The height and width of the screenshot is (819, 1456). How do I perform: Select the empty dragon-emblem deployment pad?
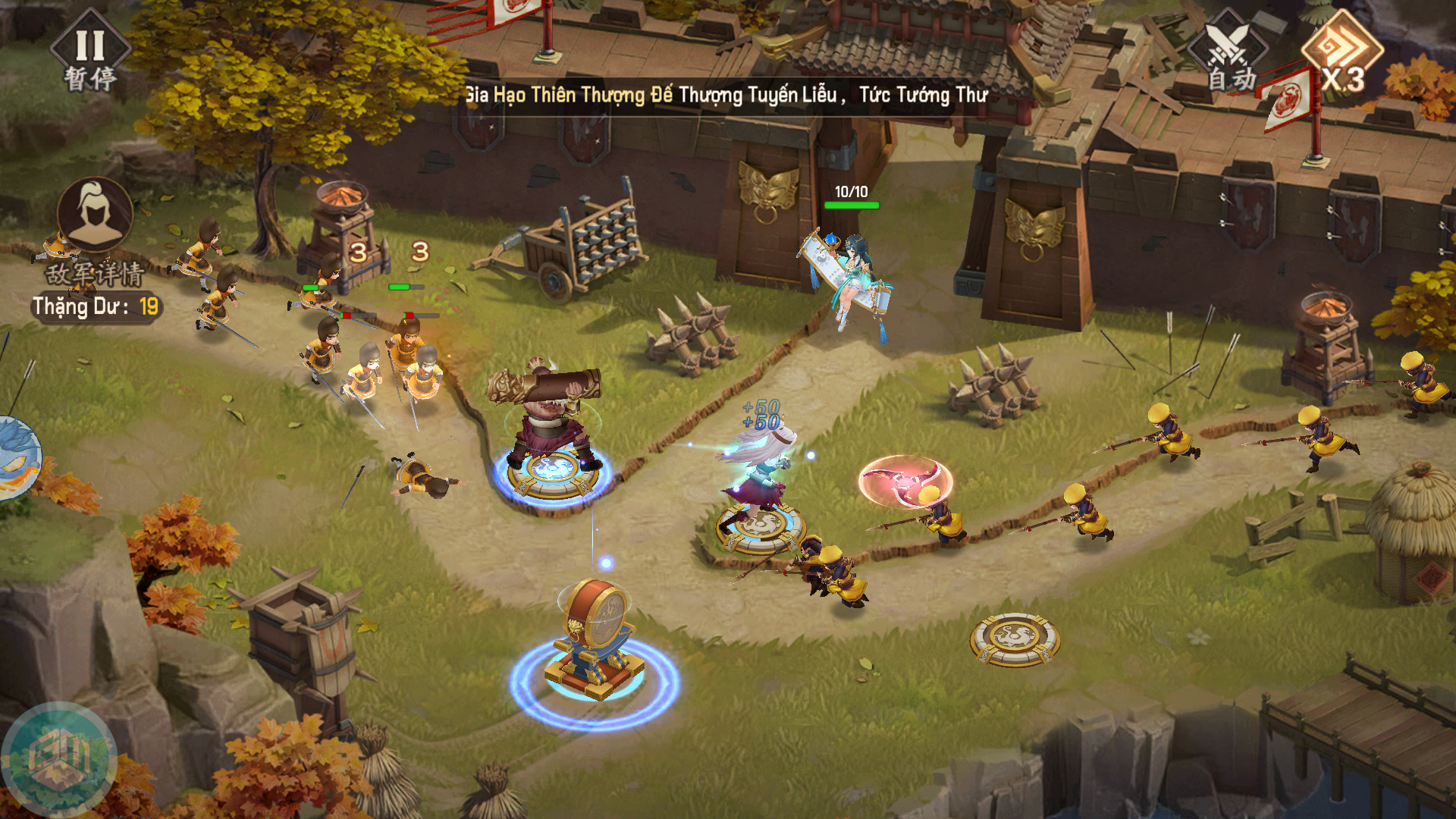pyautogui.click(x=1015, y=639)
